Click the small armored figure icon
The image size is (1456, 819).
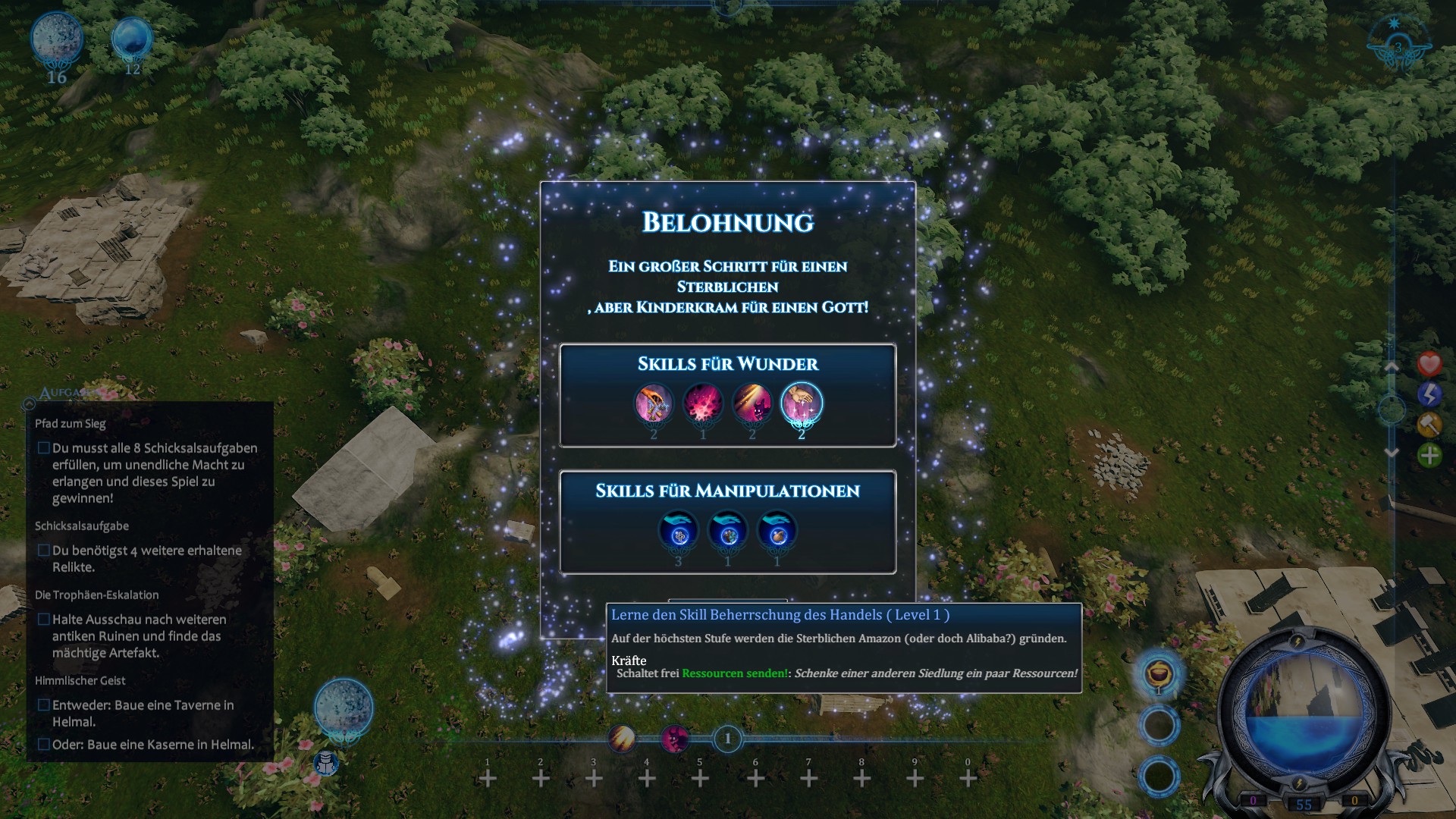326,763
